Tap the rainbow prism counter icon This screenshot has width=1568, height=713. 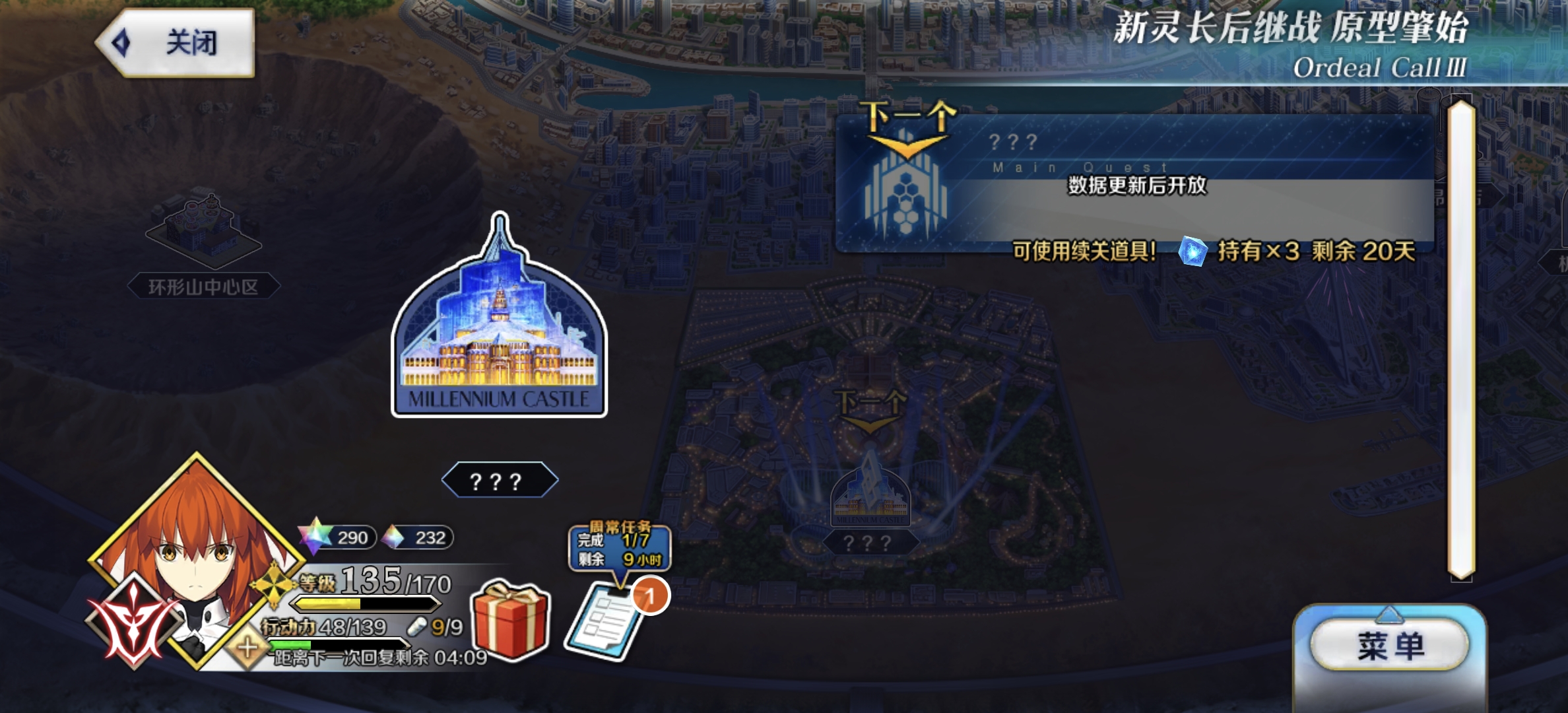pos(391,539)
